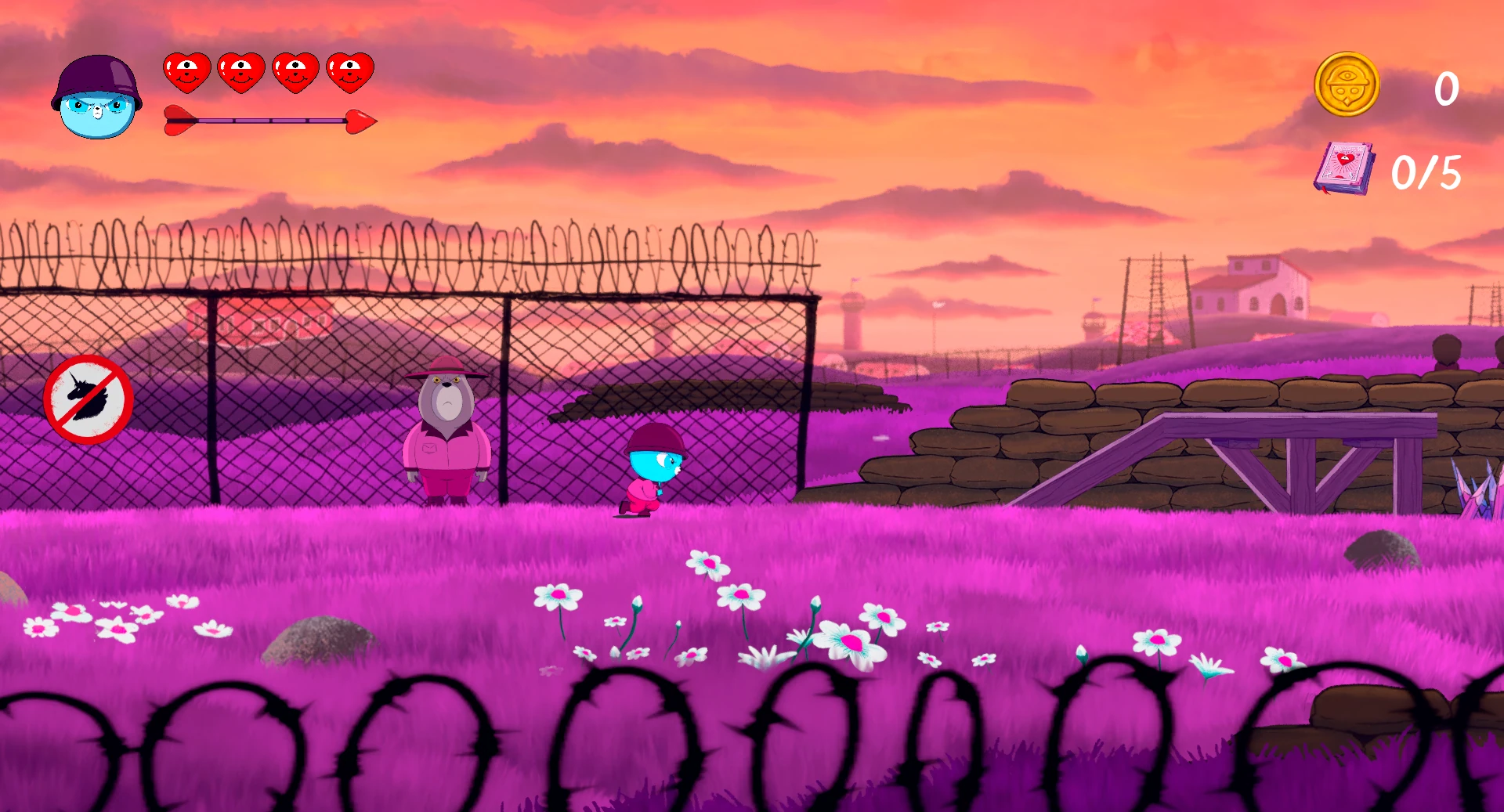Open the golden eye coin icon
This screenshot has width=1504, height=812.
(x=1345, y=86)
